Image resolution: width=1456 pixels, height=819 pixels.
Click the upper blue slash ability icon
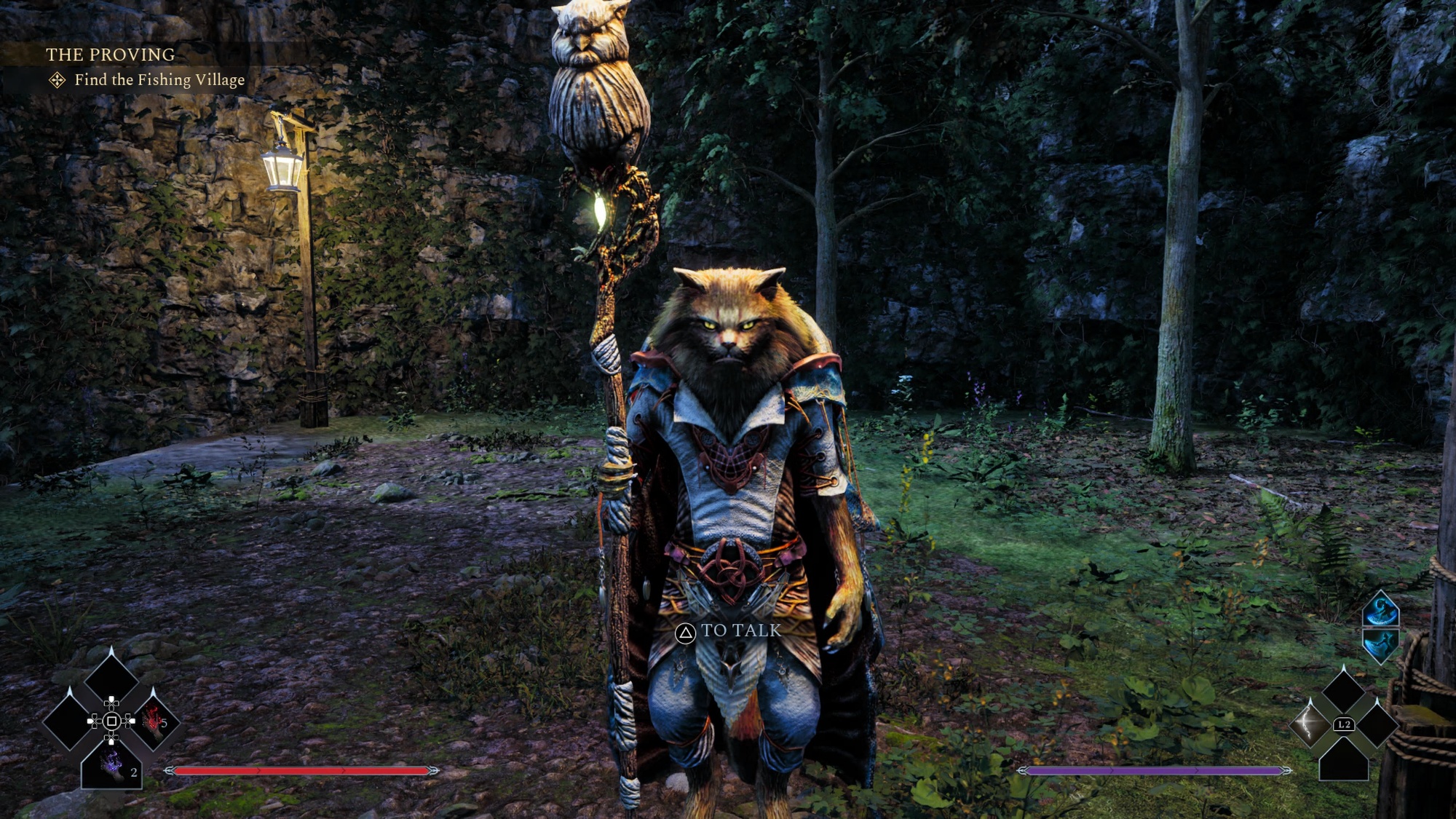(1380, 610)
